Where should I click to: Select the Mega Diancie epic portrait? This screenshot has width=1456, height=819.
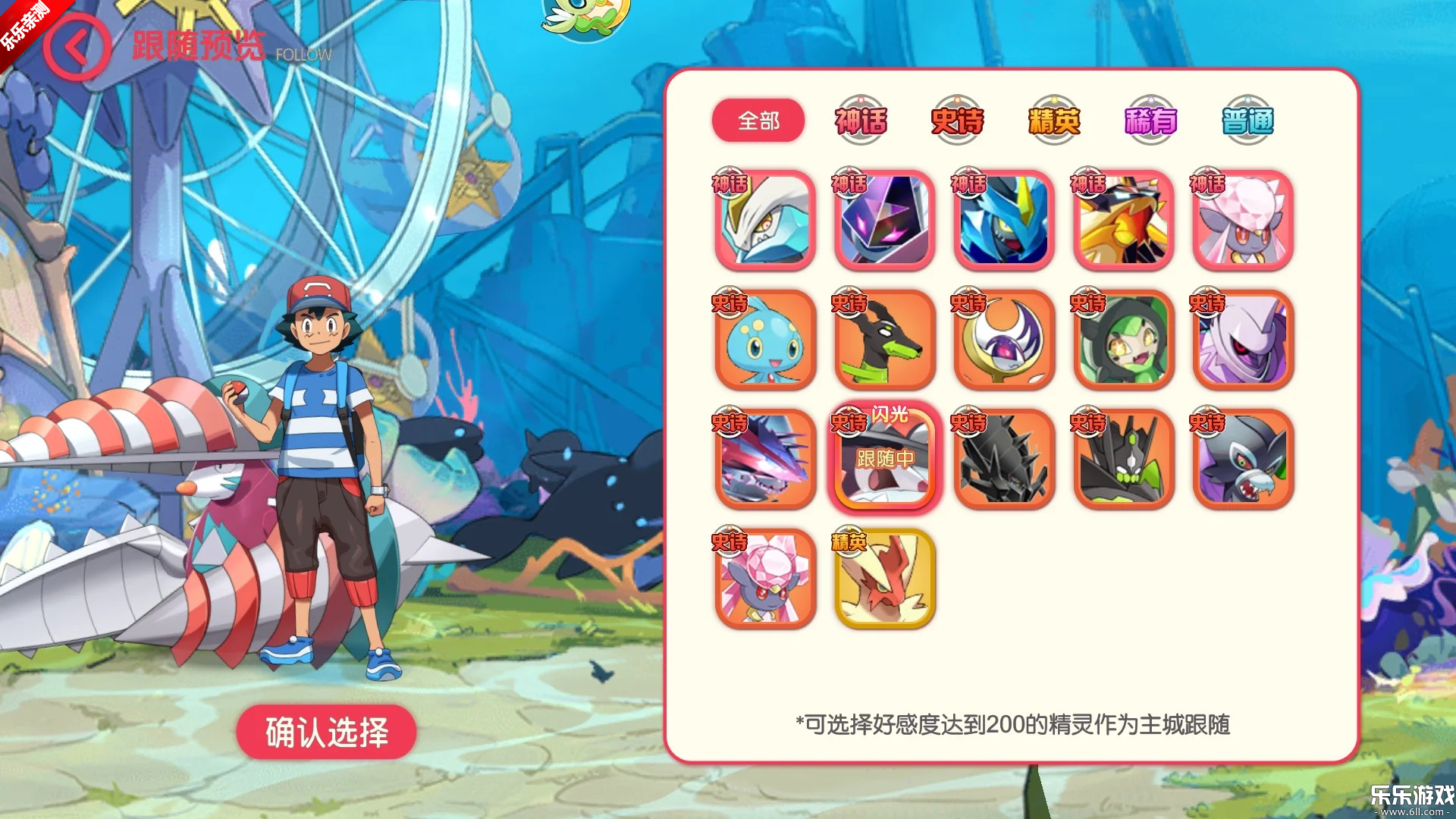click(x=765, y=579)
